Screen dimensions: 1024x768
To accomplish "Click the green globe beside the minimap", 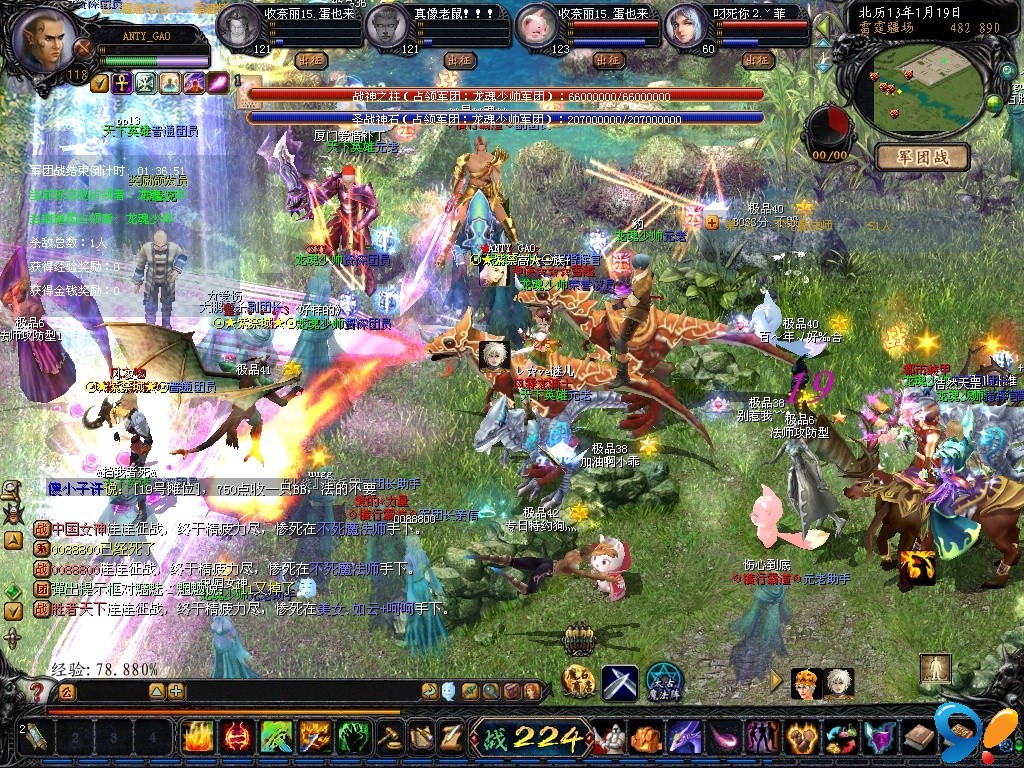I will coord(994,103).
